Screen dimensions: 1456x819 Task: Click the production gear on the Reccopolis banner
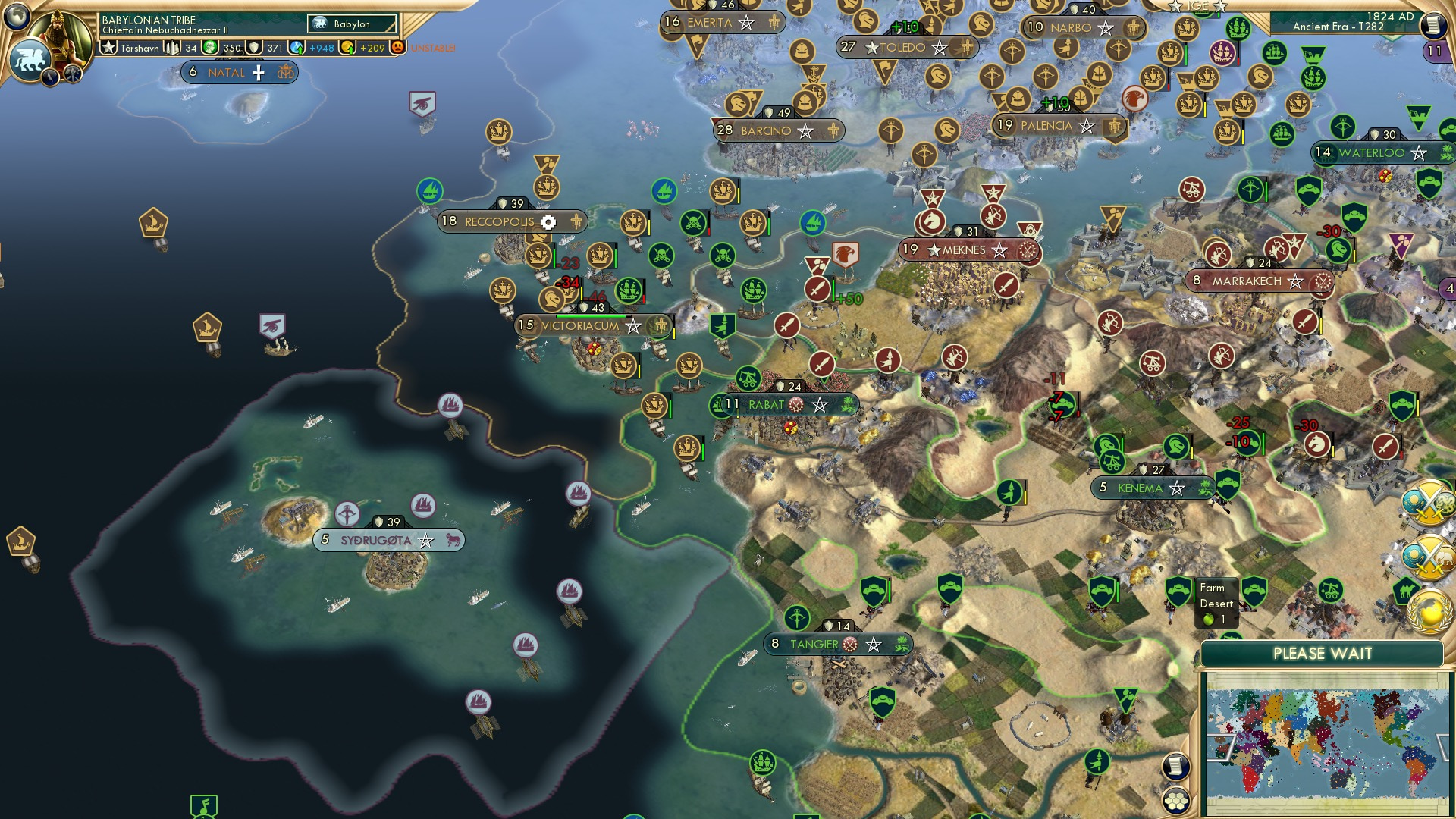(548, 221)
